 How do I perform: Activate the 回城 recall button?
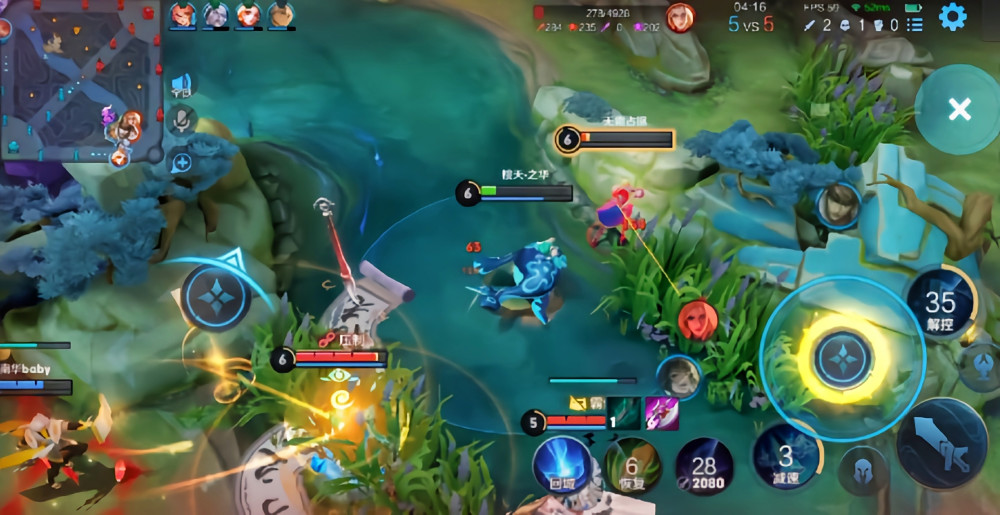(562, 465)
